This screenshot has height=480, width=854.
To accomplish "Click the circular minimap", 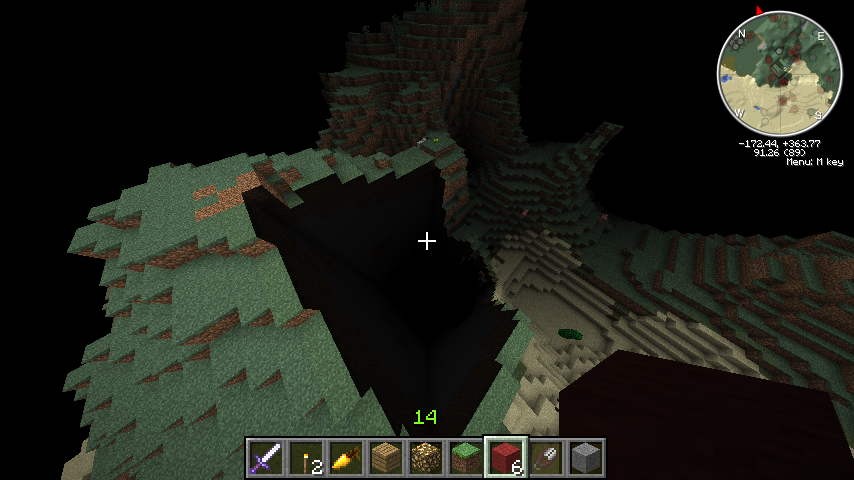I will tap(780, 73).
